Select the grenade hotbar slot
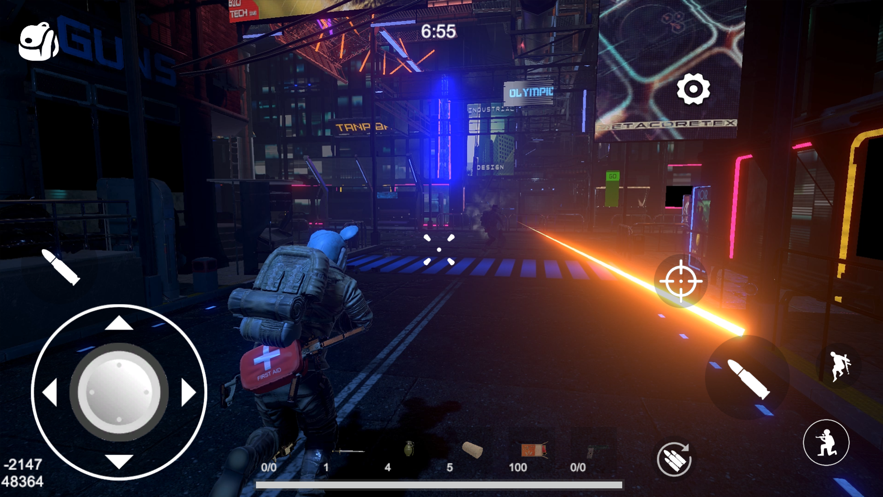Viewport: 883px width, 497px height. pyautogui.click(x=408, y=451)
